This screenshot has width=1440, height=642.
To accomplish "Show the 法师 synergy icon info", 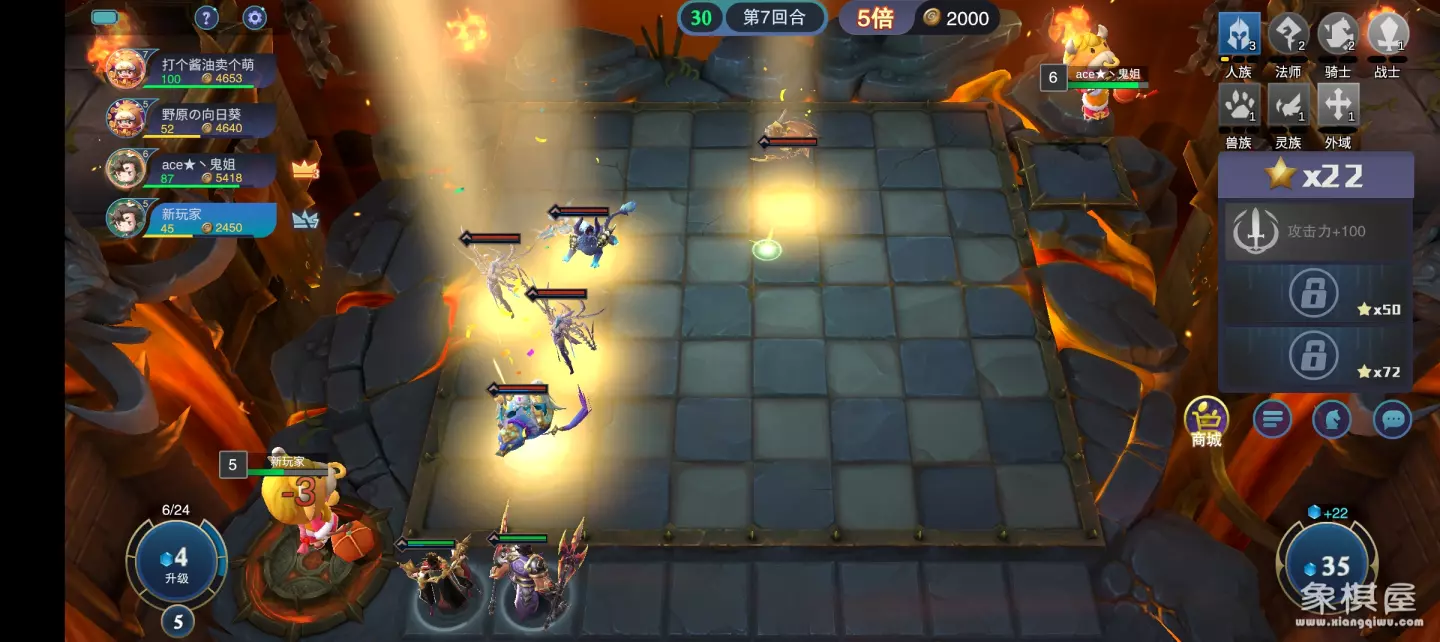I will pyautogui.click(x=1288, y=35).
